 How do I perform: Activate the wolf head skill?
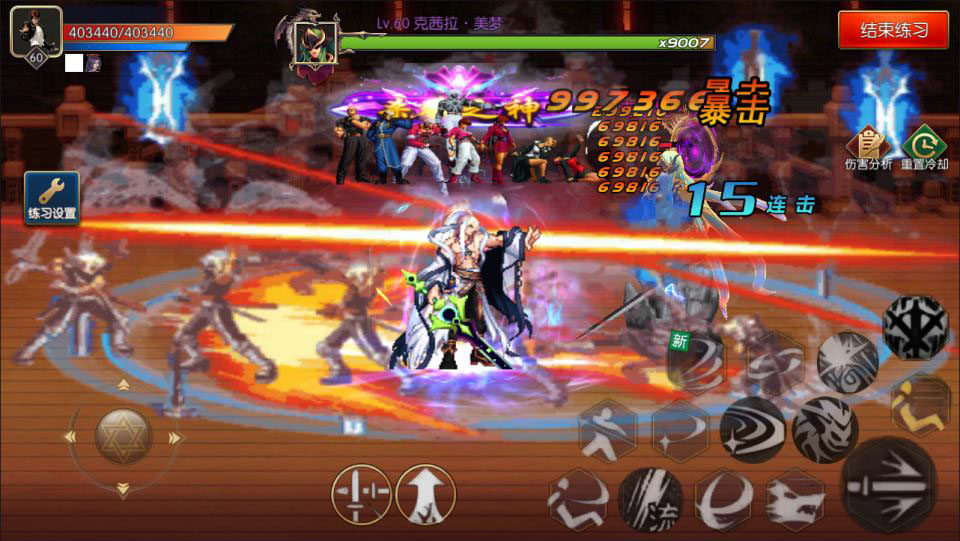point(797,498)
